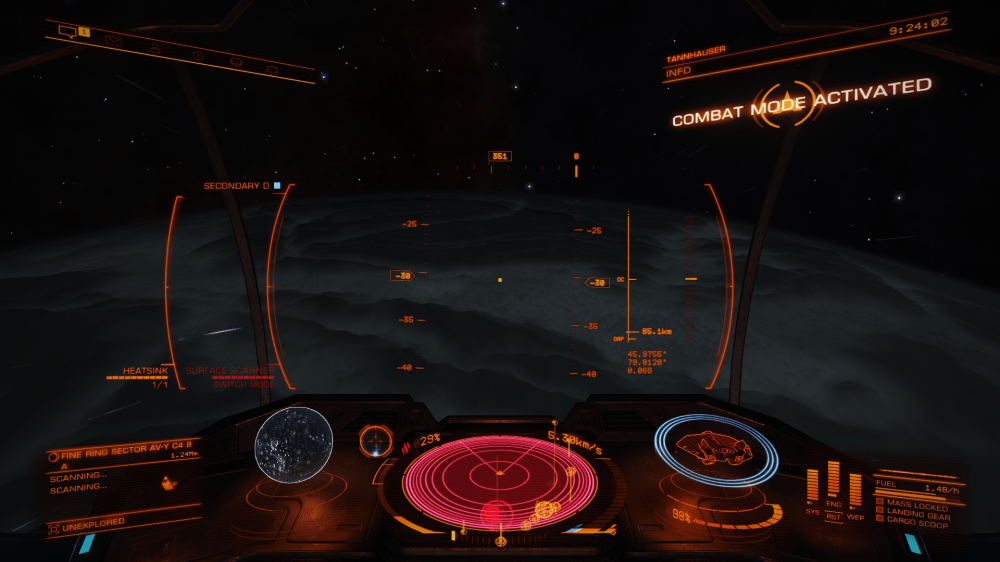The width and height of the screenshot is (1000, 562).
Task: Click the navigation compass dial
Action: 376,439
